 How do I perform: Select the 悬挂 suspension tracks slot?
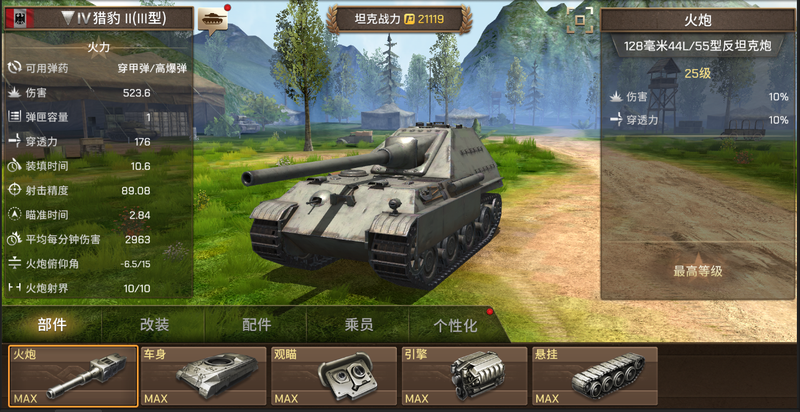point(594,377)
